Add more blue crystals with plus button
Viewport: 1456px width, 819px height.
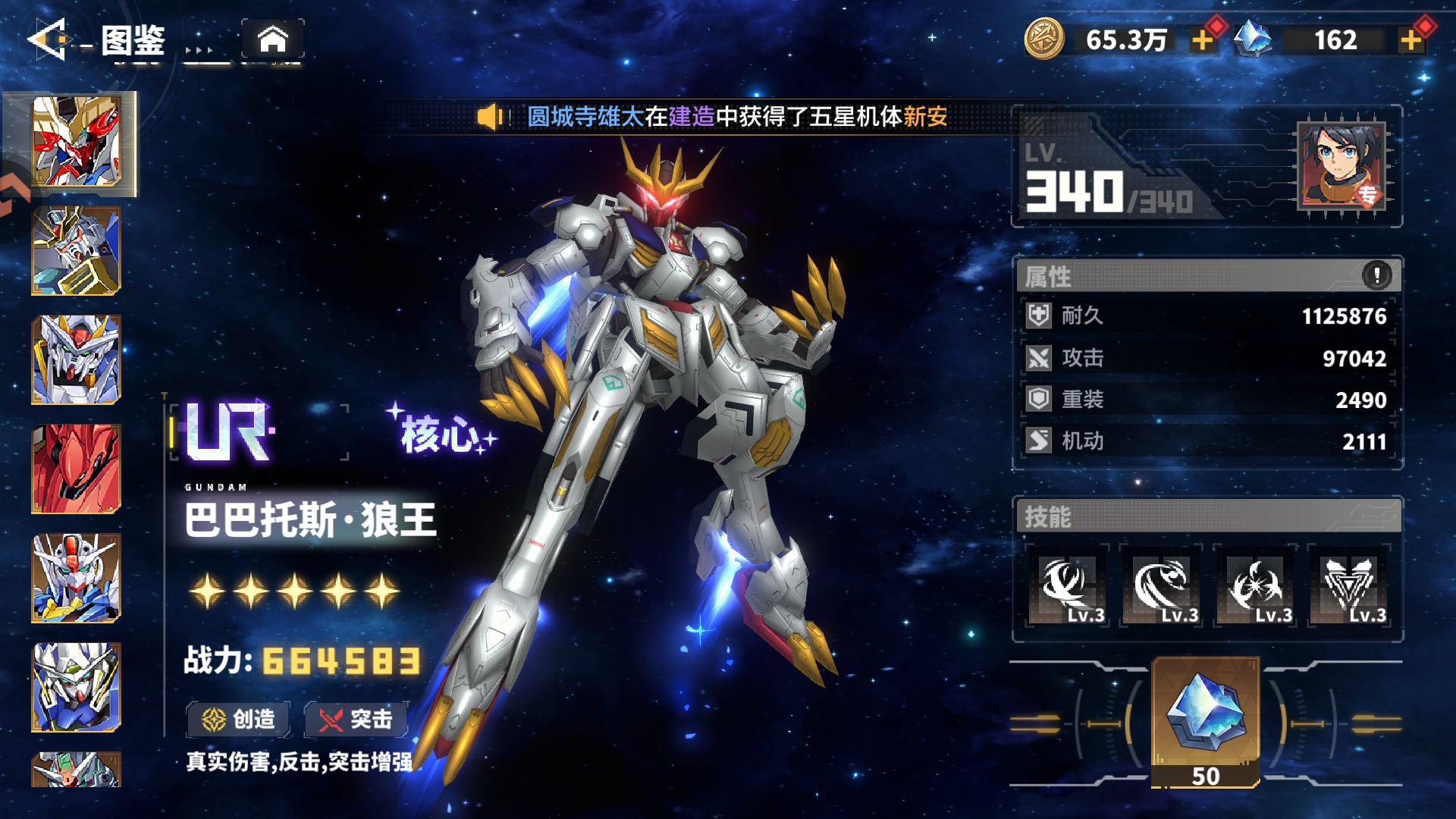(x=1411, y=39)
